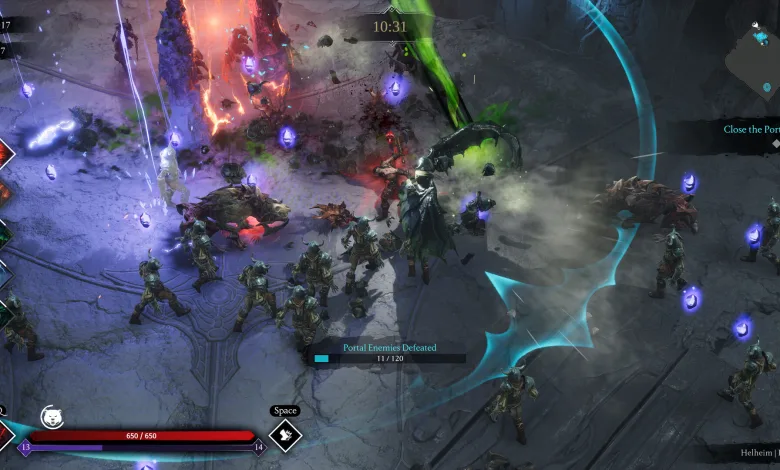Activate the dodge ability diamond icon

tap(285, 436)
